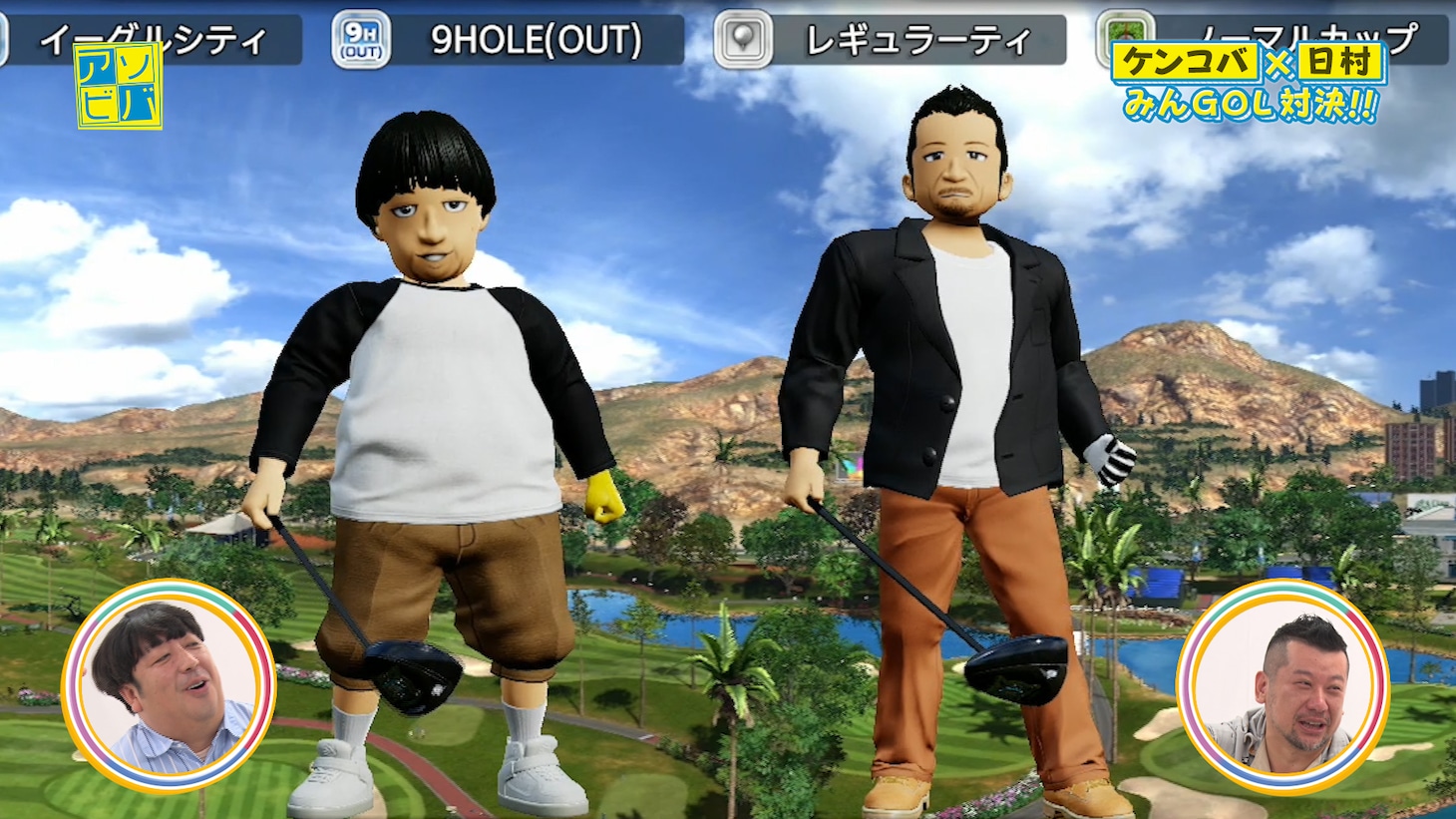
Task: Click the golf tee icon beside レギュラーティ
Action: tap(743, 40)
